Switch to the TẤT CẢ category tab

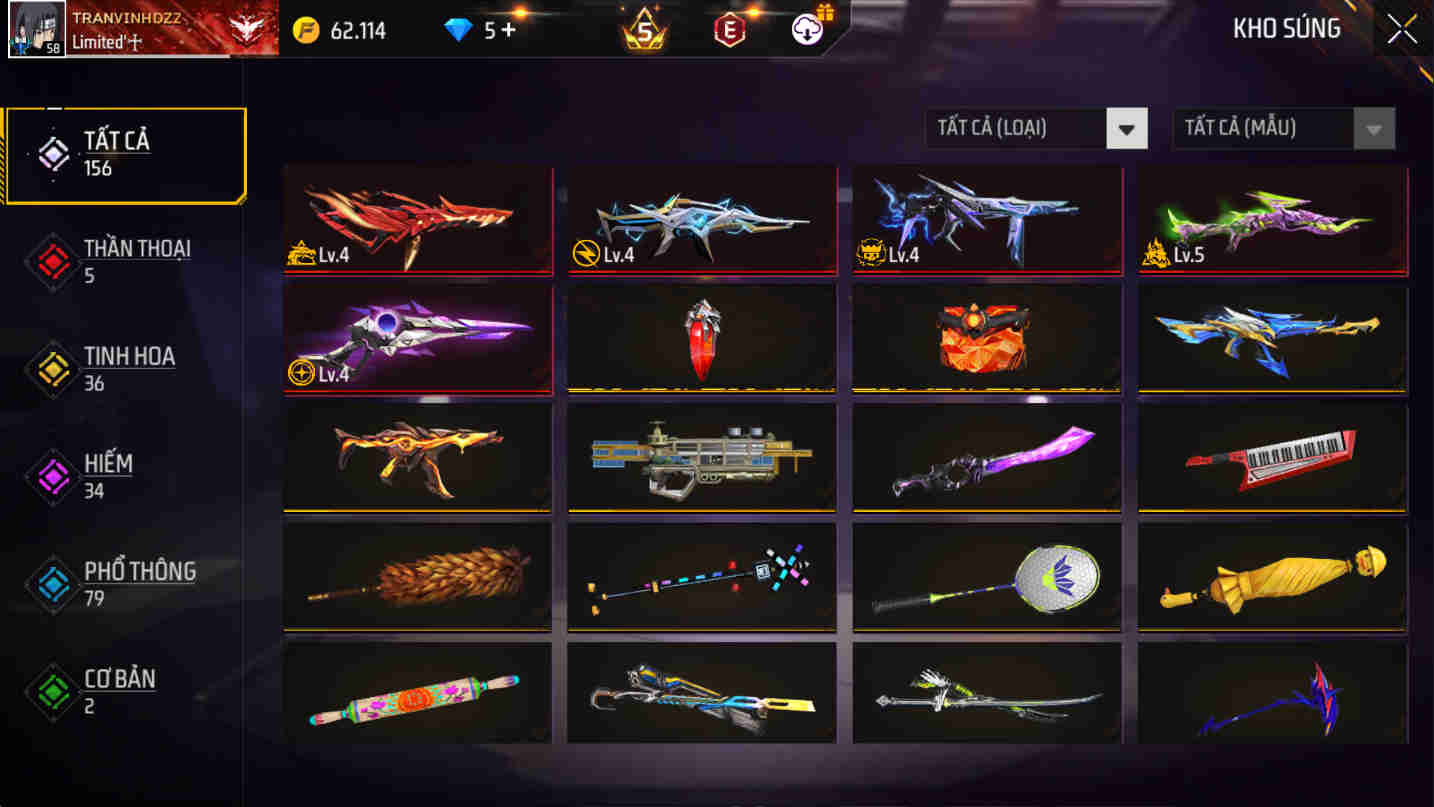pyautogui.click(x=120, y=152)
